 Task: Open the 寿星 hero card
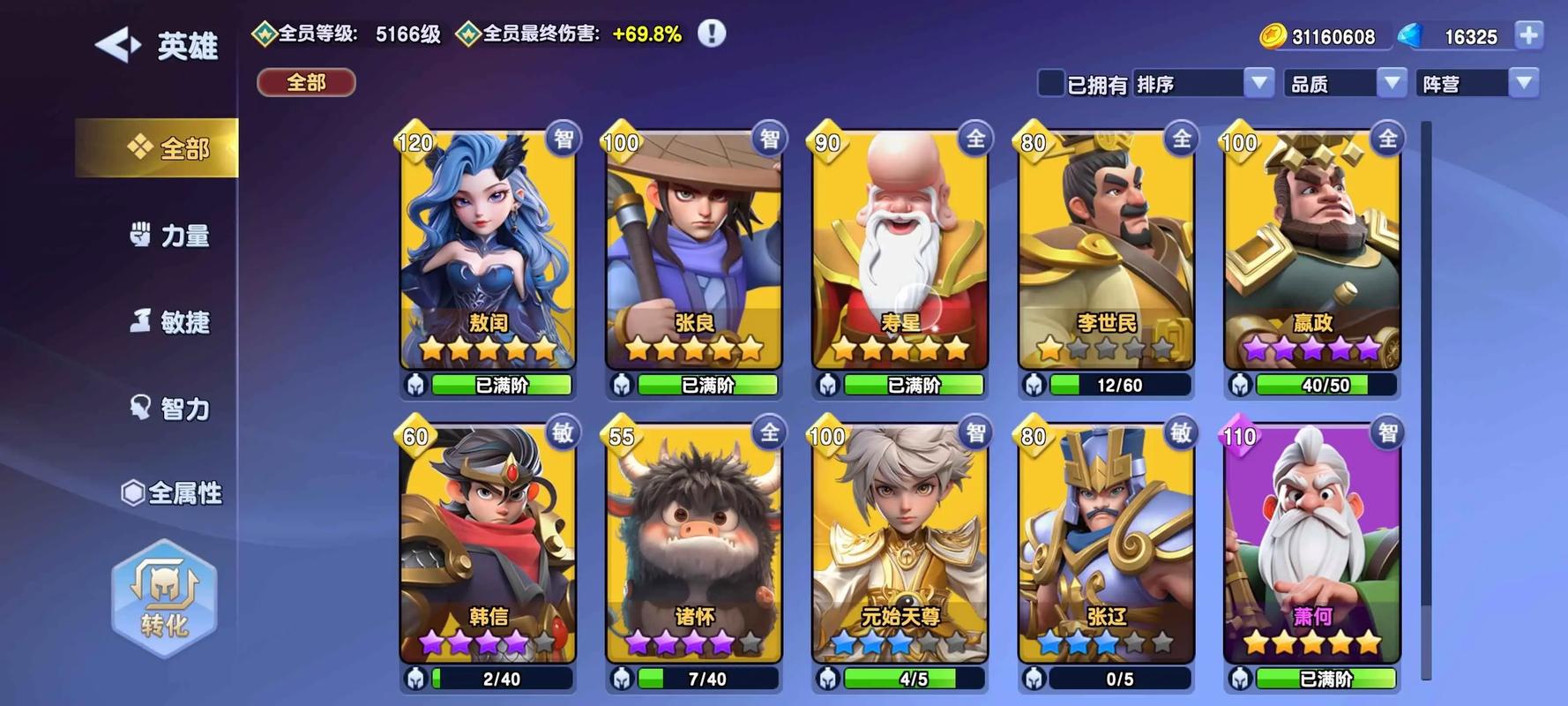click(x=900, y=249)
